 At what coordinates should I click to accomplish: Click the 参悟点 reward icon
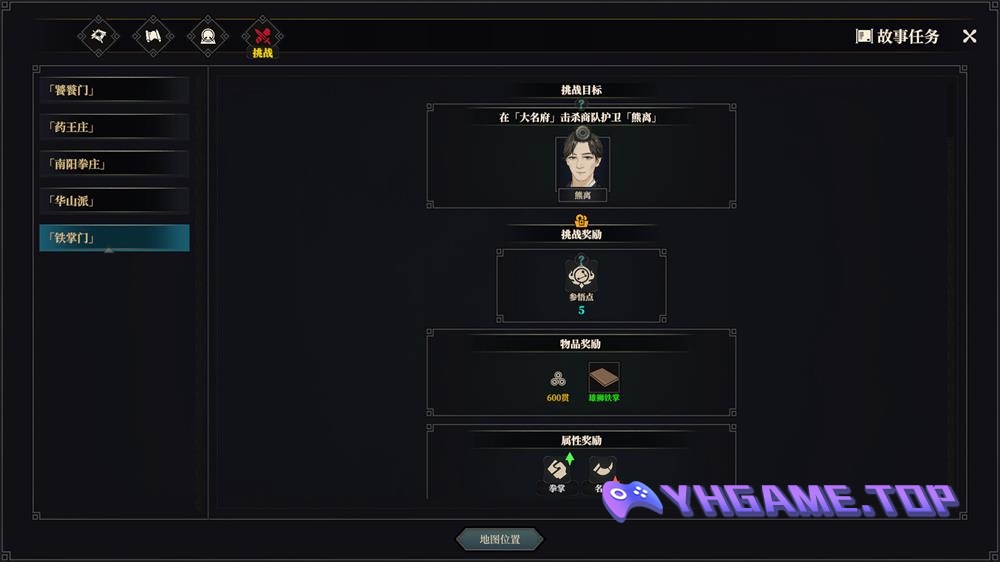tap(581, 275)
